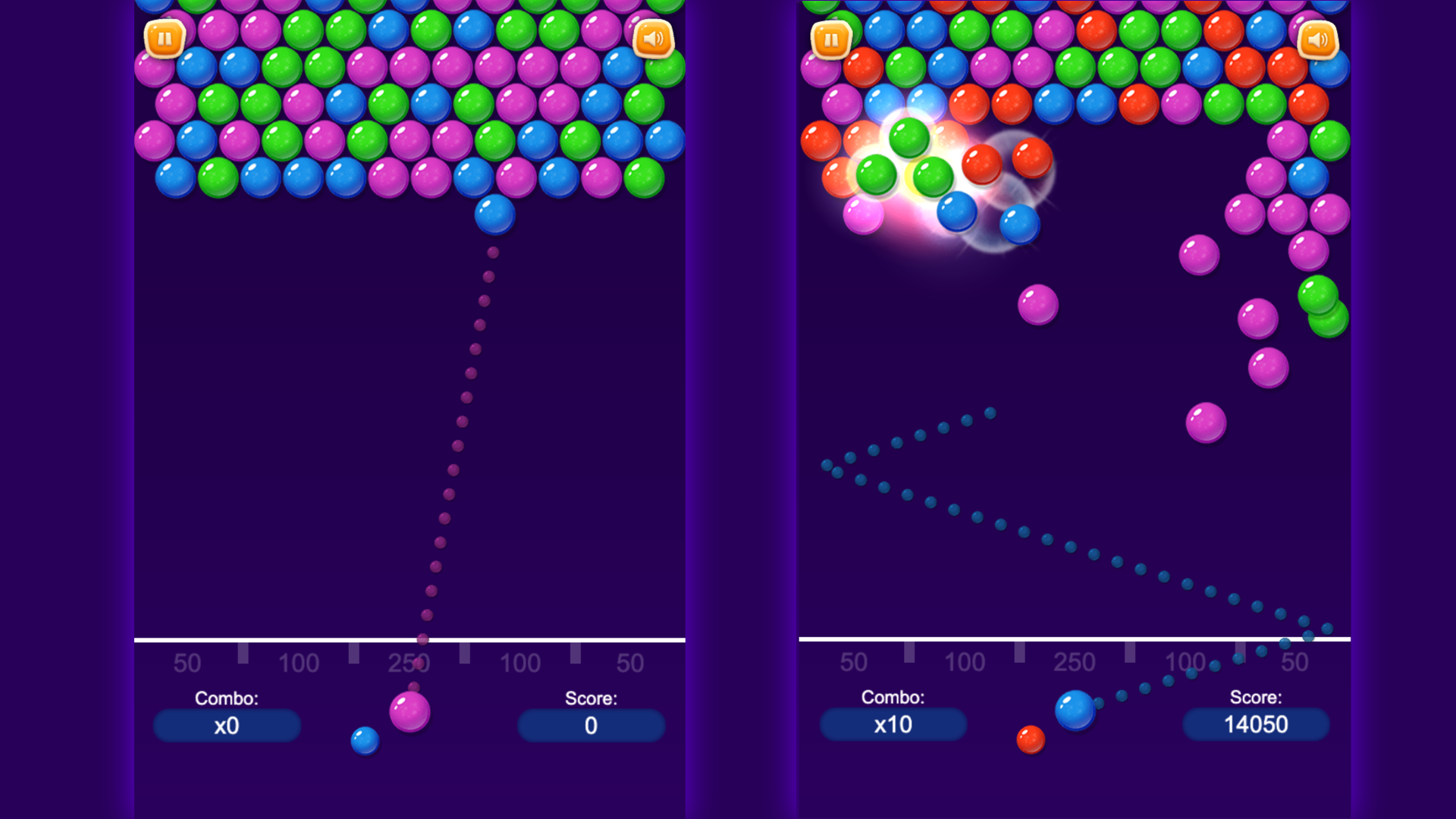Click the blue next-bubble on the left screen
Screen dimensions: 1456x819
pyautogui.click(x=364, y=739)
